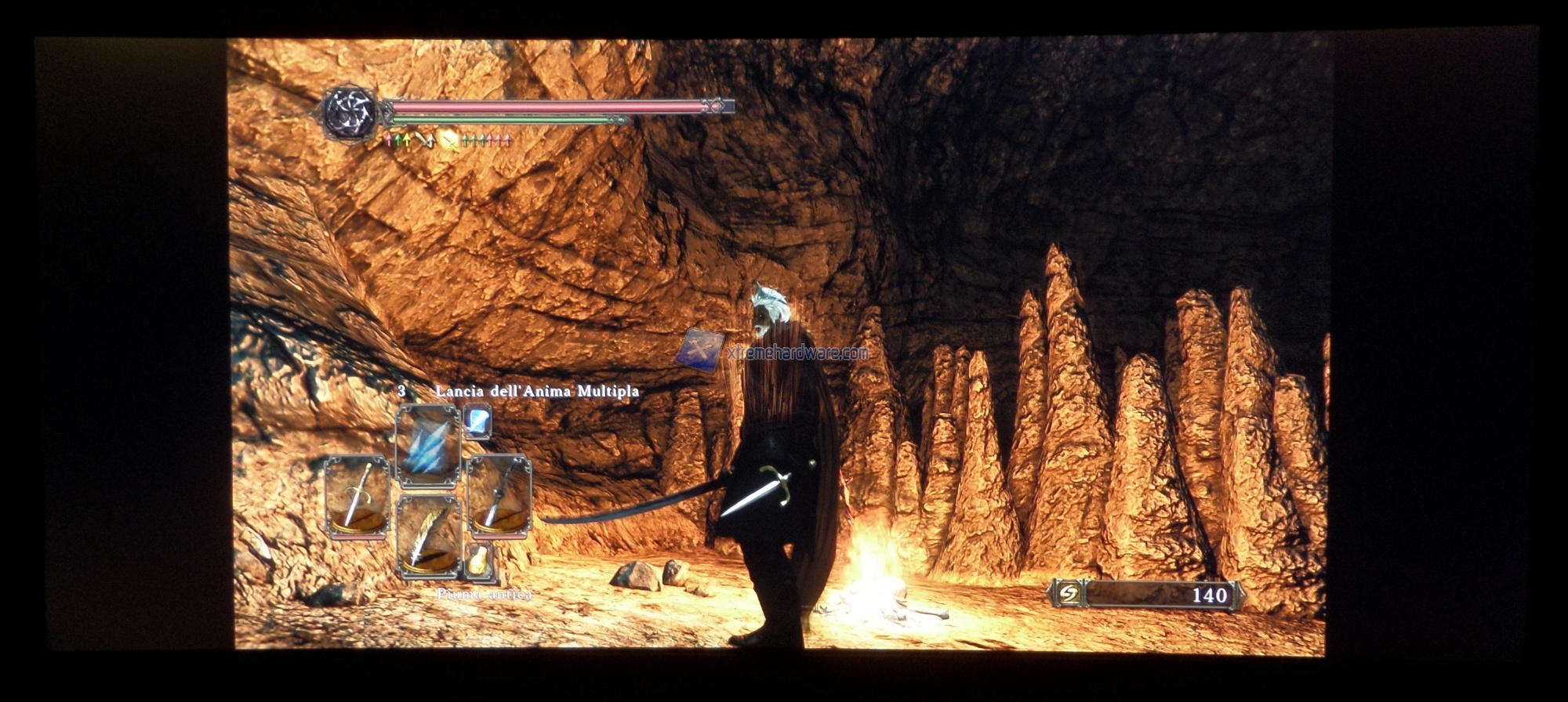The width and height of the screenshot is (1568, 702).
Task: Select the left-hand straight sword slot
Action: [x=357, y=497]
